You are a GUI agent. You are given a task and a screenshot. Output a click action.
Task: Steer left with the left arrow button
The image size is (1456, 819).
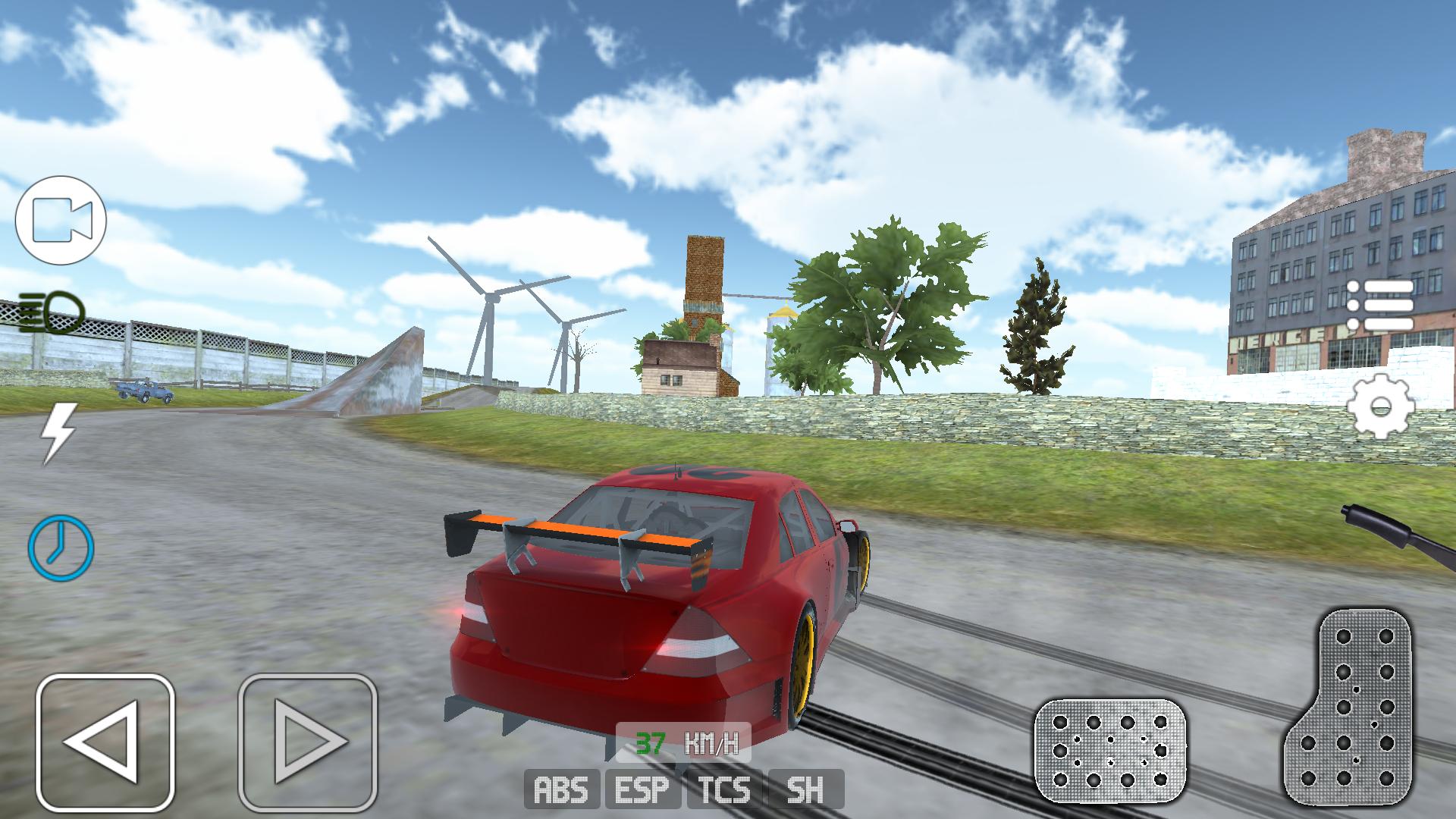(105, 742)
